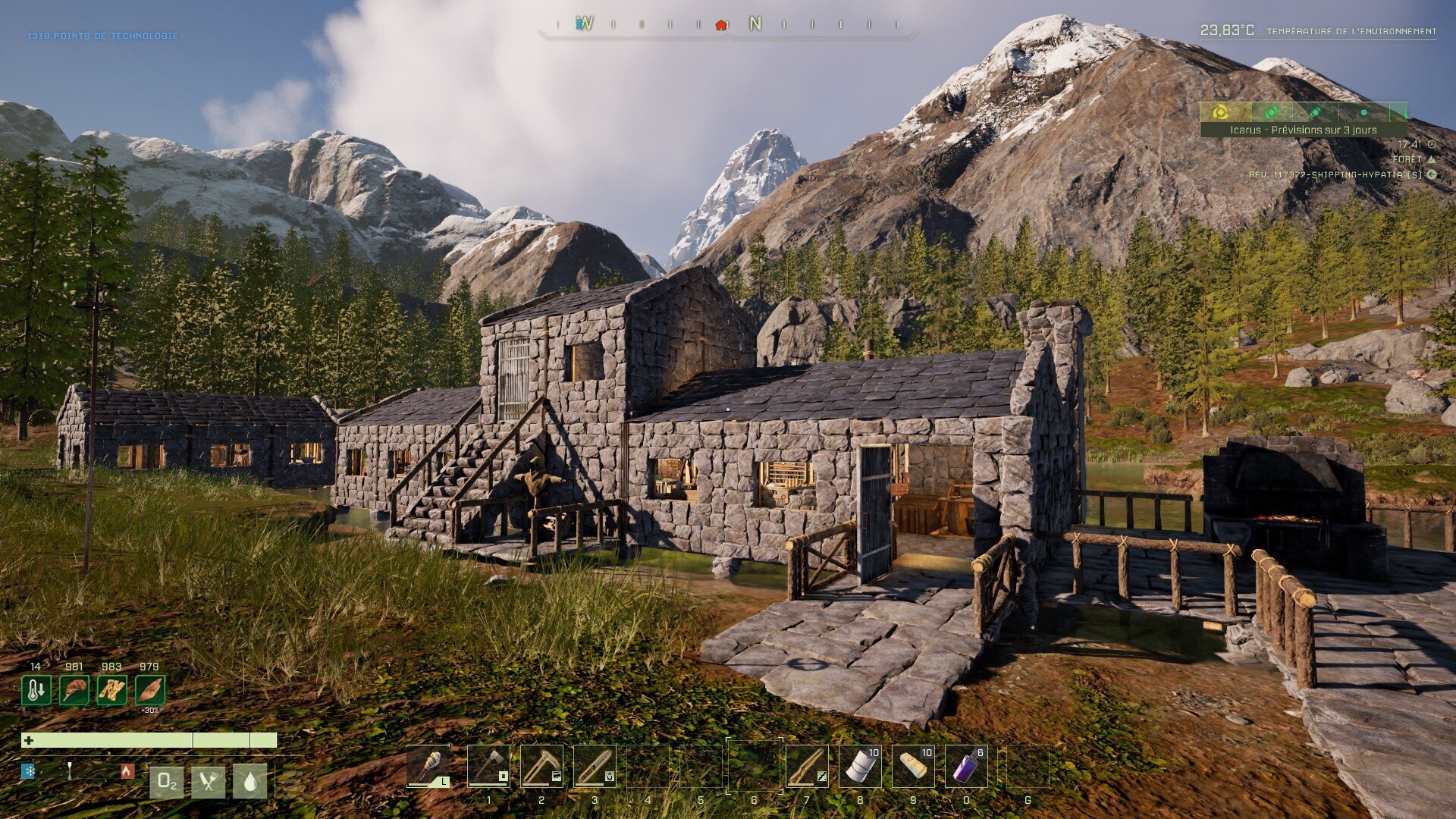Screen dimensions: 1456x819
Task: Choose the knife hotbar slot
Action: click(x=595, y=766)
